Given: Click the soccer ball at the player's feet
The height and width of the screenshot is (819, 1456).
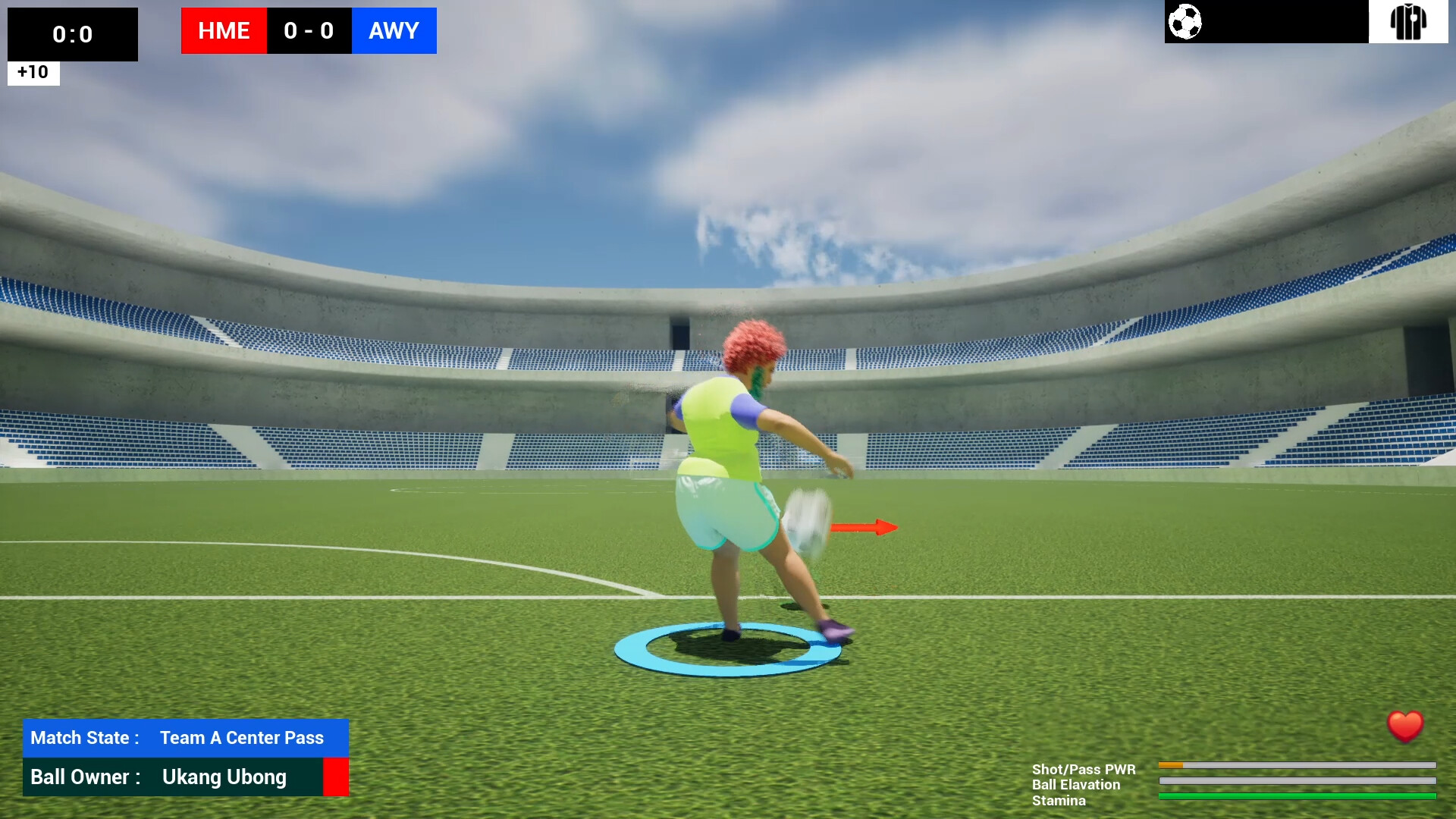Looking at the screenshot, I should pos(808,519).
